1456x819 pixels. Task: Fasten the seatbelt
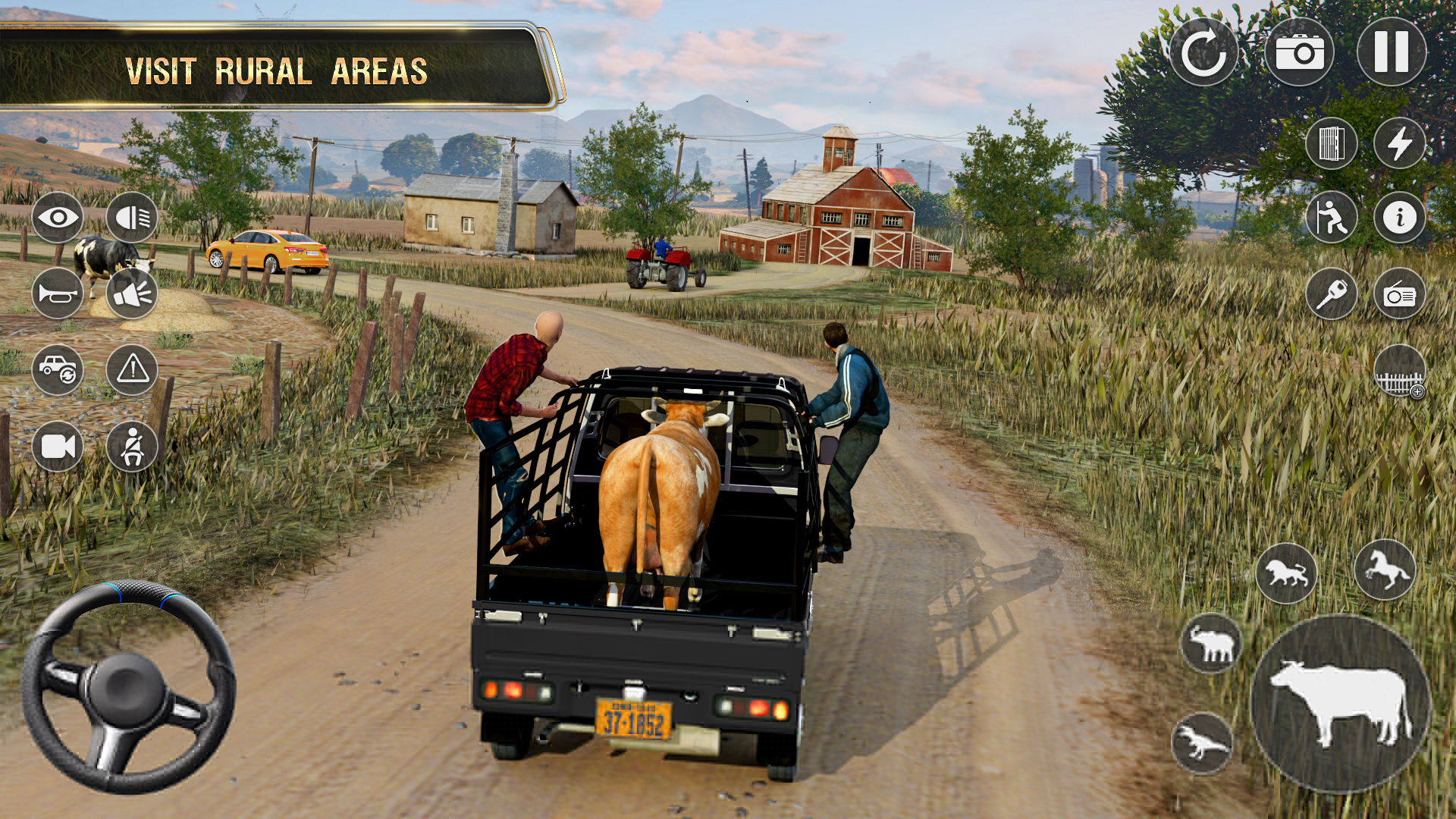pos(132,446)
